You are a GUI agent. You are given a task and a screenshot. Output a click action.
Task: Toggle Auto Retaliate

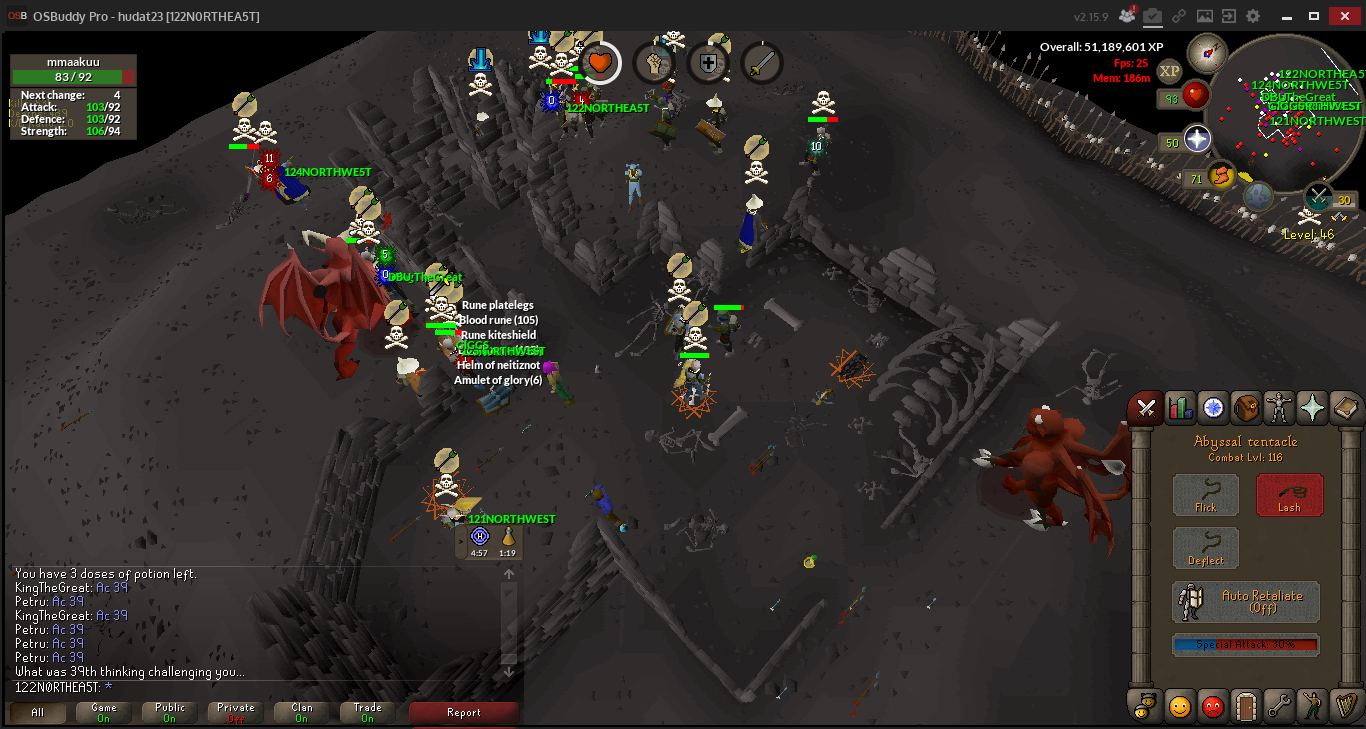pos(1246,602)
